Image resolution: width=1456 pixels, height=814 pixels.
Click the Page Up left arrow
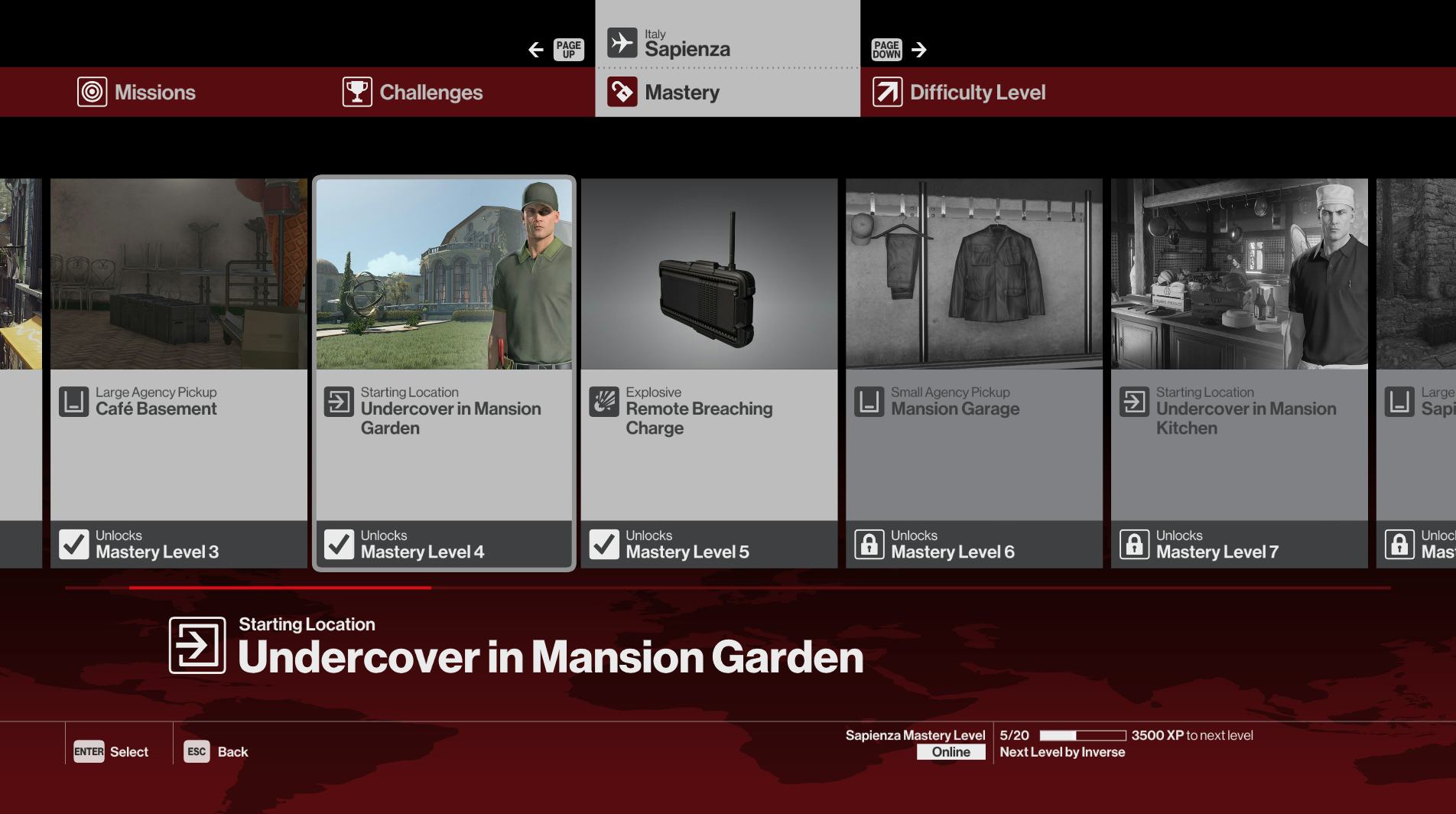coord(536,49)
